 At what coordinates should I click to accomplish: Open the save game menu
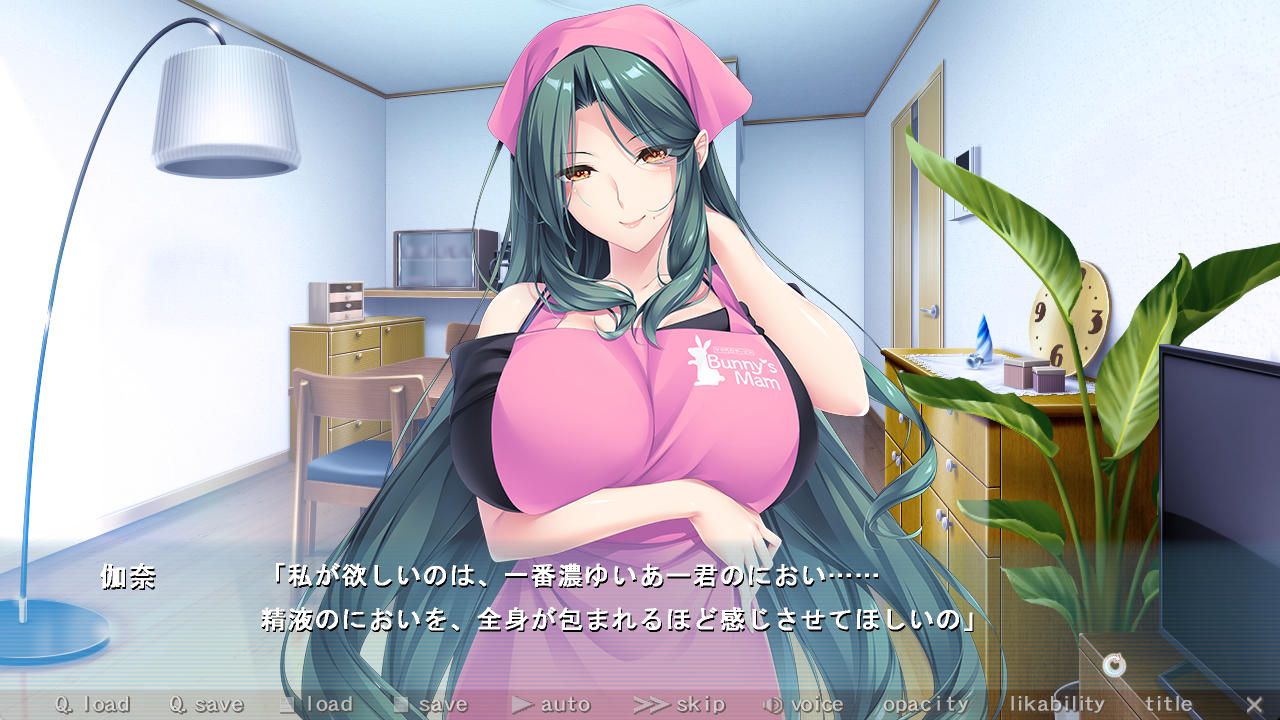click(x=430, y=704)
